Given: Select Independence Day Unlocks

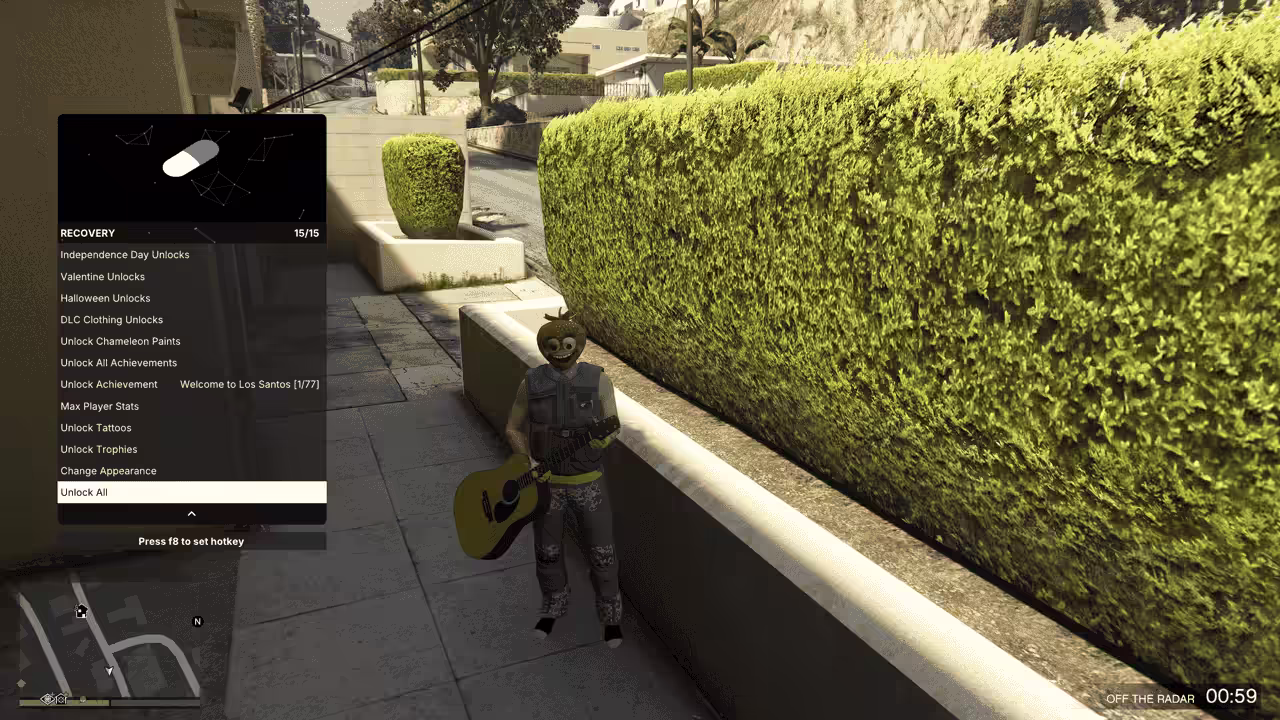Looking at the screenshot, I should (x=125, y=254).
